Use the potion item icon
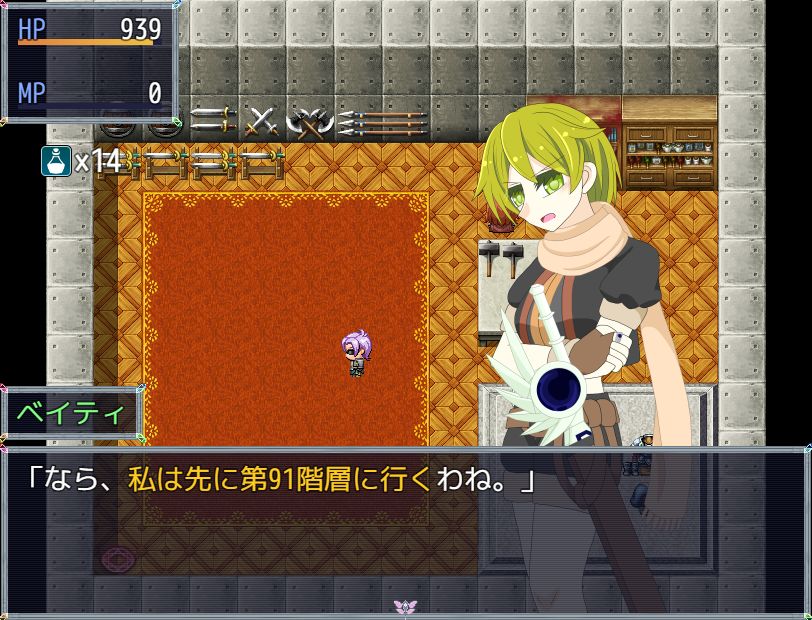The width and height of the screenshot is (812, 620). (x=56, y=160)
